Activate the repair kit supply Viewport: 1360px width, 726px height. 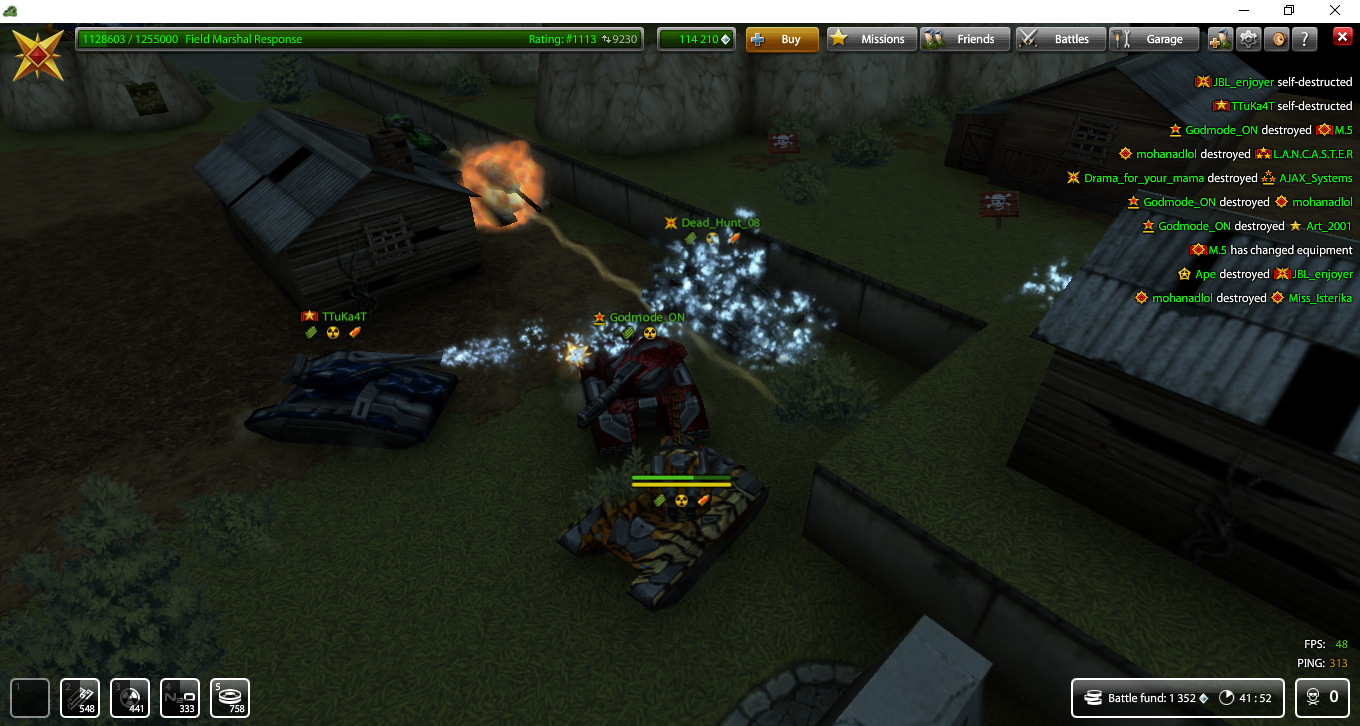tap(79, 697)
